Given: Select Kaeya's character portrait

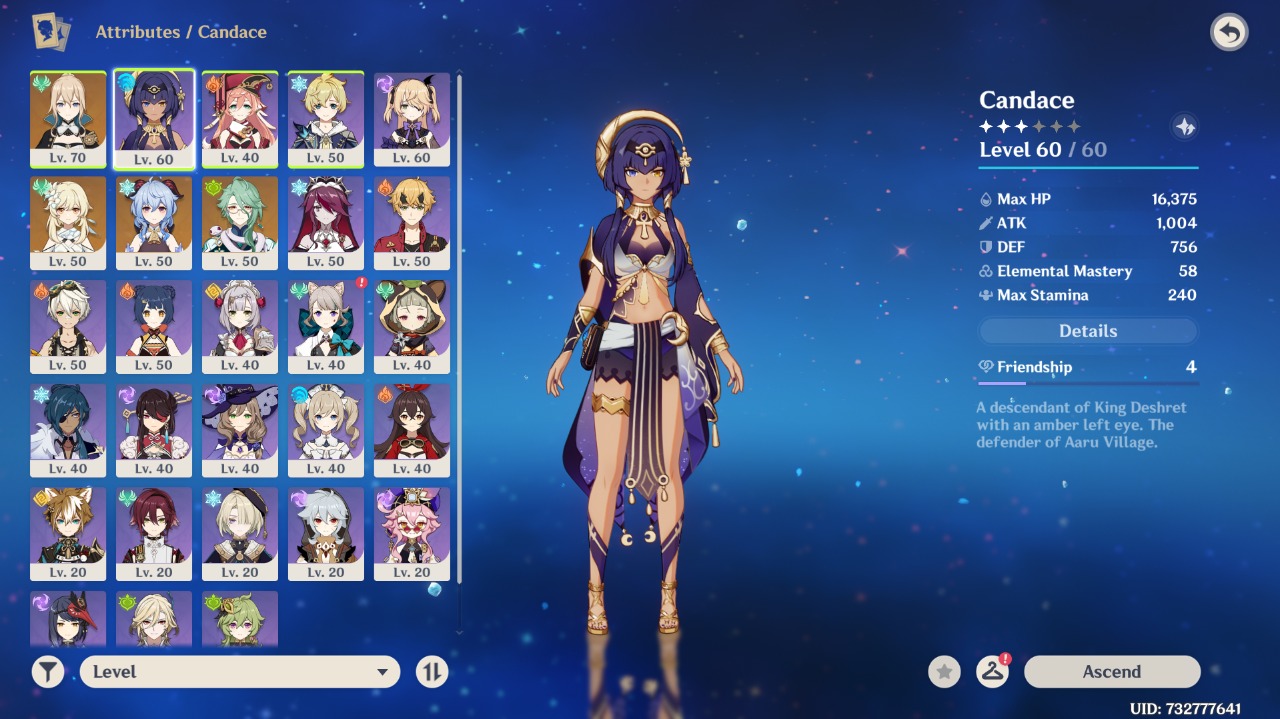Looking at the screenshot, I should [68, 430].
